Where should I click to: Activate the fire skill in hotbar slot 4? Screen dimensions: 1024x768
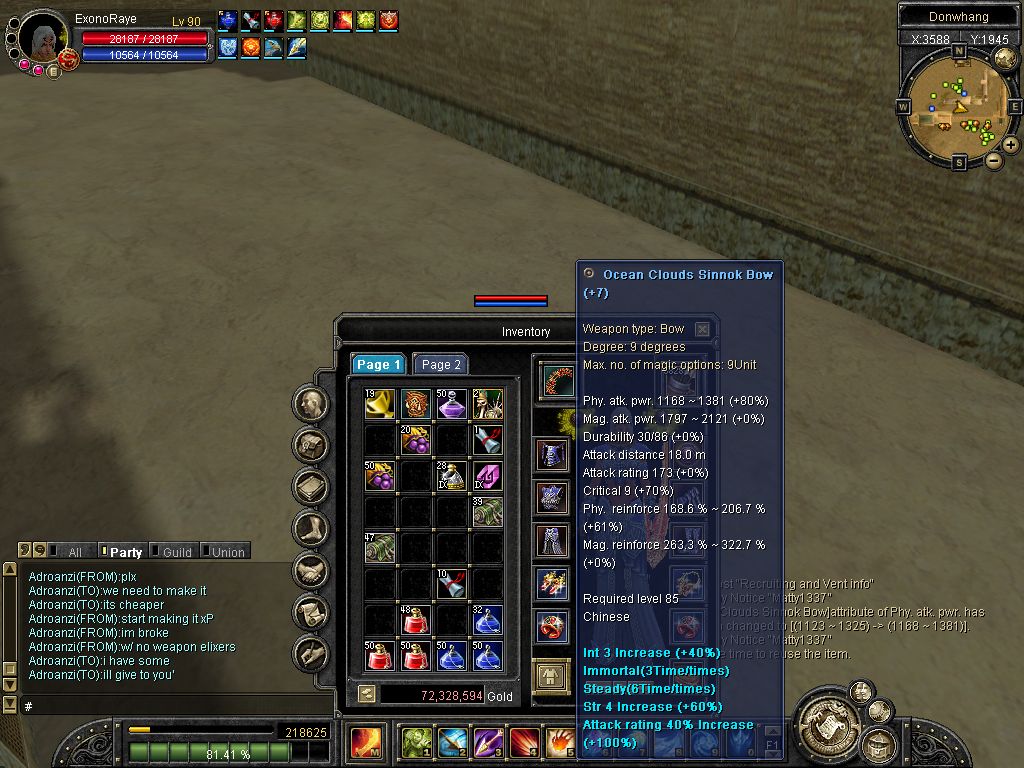point(524,743)
